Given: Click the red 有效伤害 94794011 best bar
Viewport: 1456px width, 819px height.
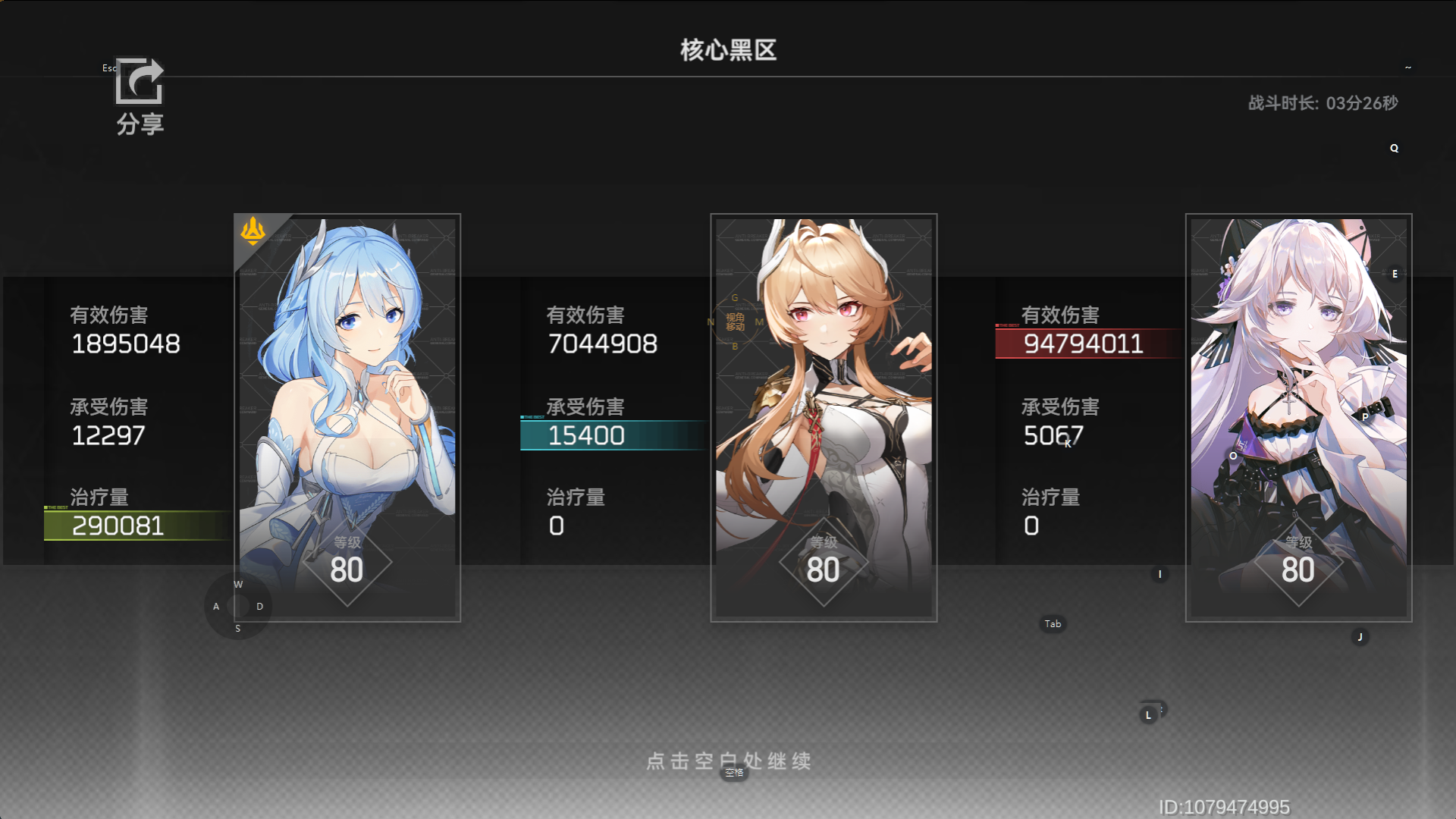Looking at the screenshot, I should [1084, 343].
